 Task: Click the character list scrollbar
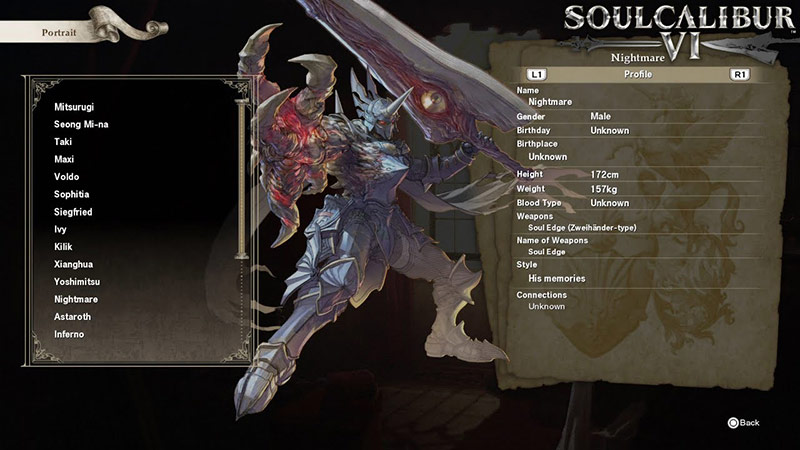240,180
